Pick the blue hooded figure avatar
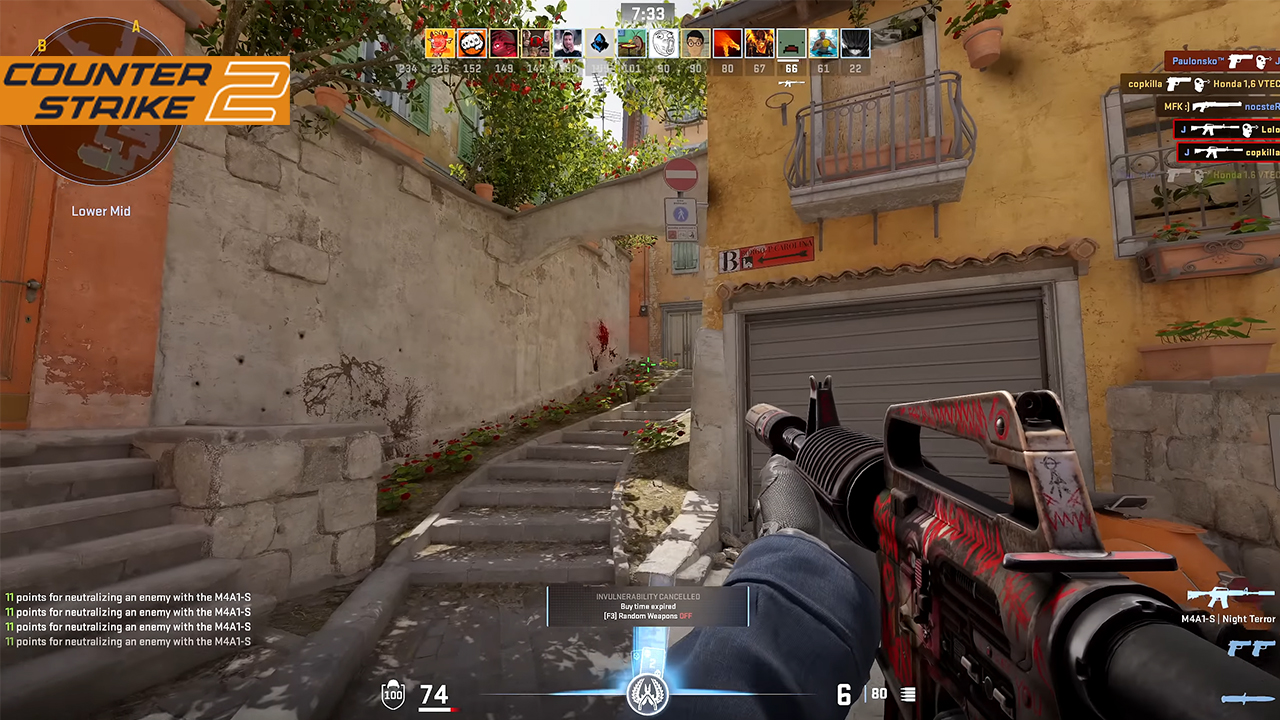Viewport: 1280px width, 720px height. (600, 43)
